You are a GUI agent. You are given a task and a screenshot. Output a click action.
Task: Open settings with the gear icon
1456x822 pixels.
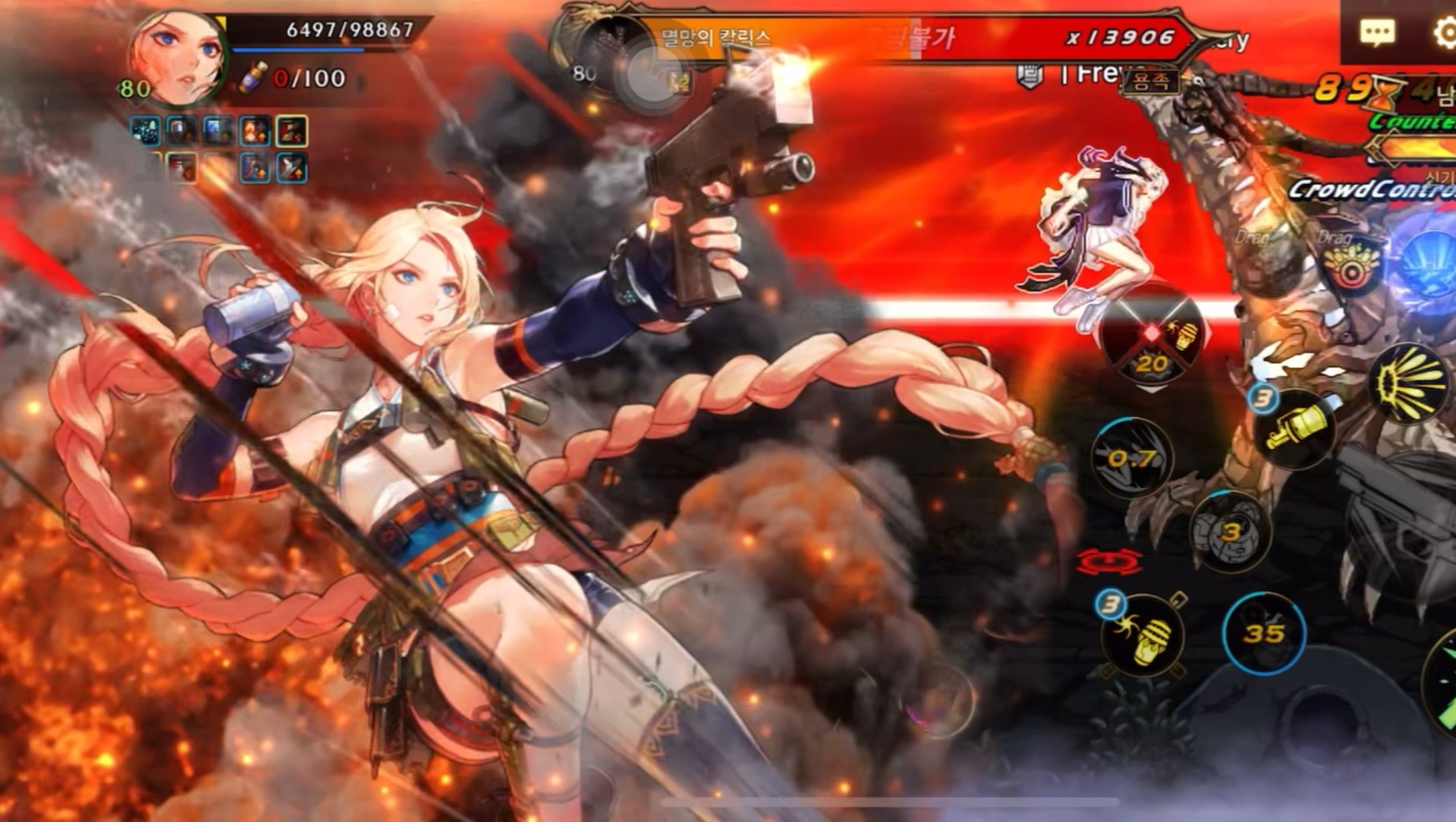1443,32
